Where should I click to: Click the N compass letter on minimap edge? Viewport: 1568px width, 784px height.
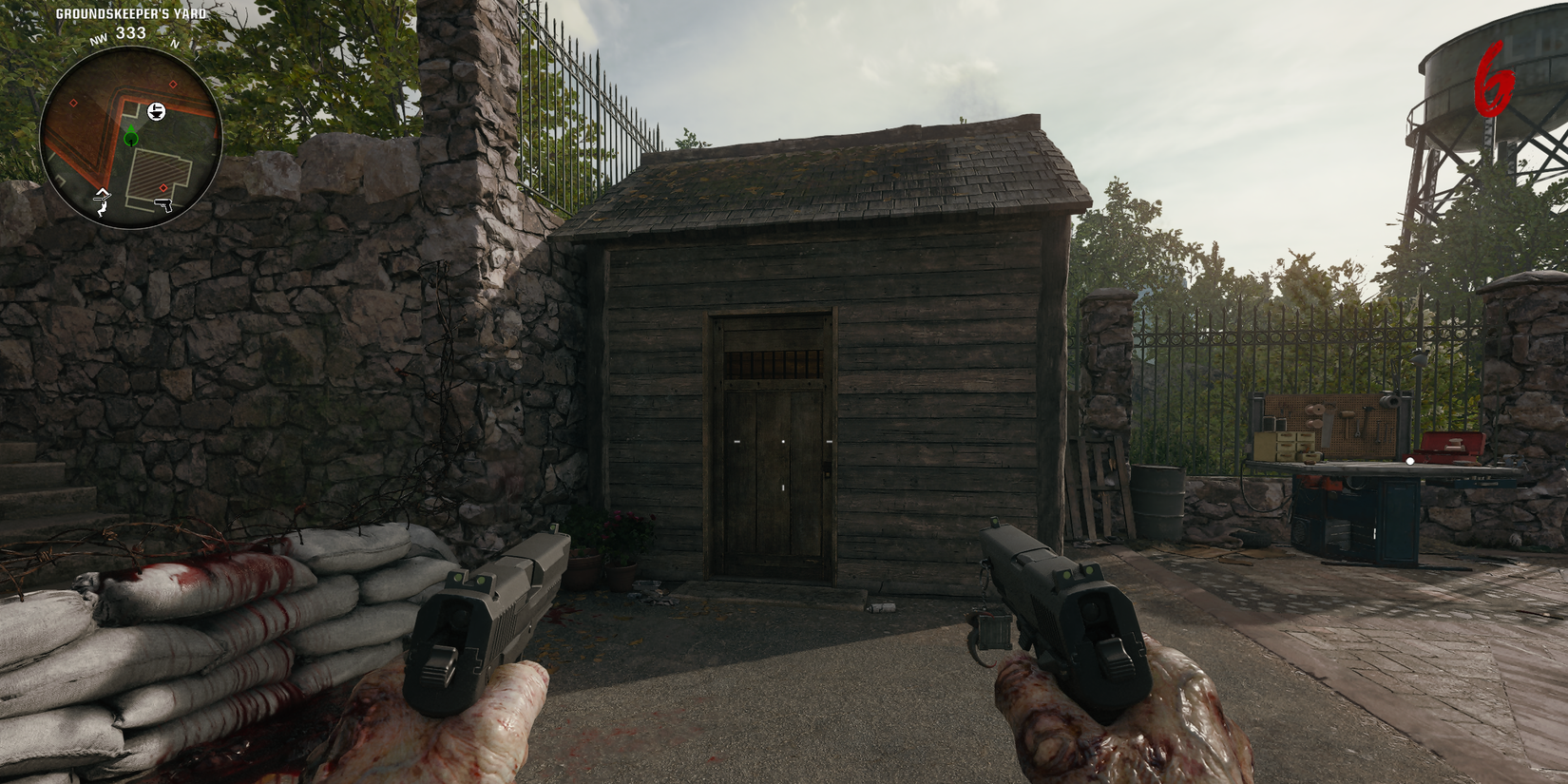tap(174, 45)
